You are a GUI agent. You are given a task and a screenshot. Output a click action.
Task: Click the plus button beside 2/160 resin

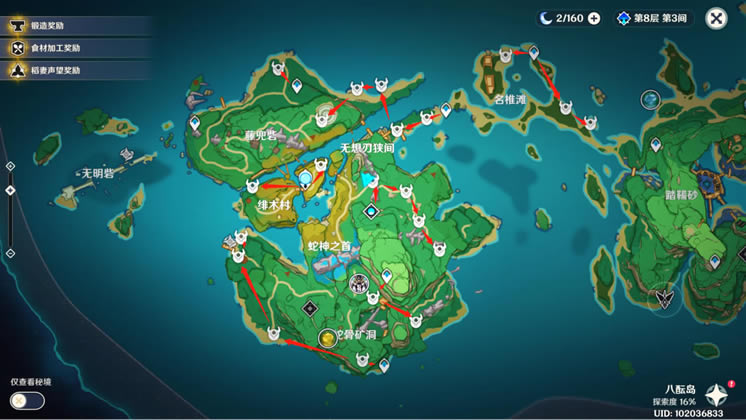594,18
